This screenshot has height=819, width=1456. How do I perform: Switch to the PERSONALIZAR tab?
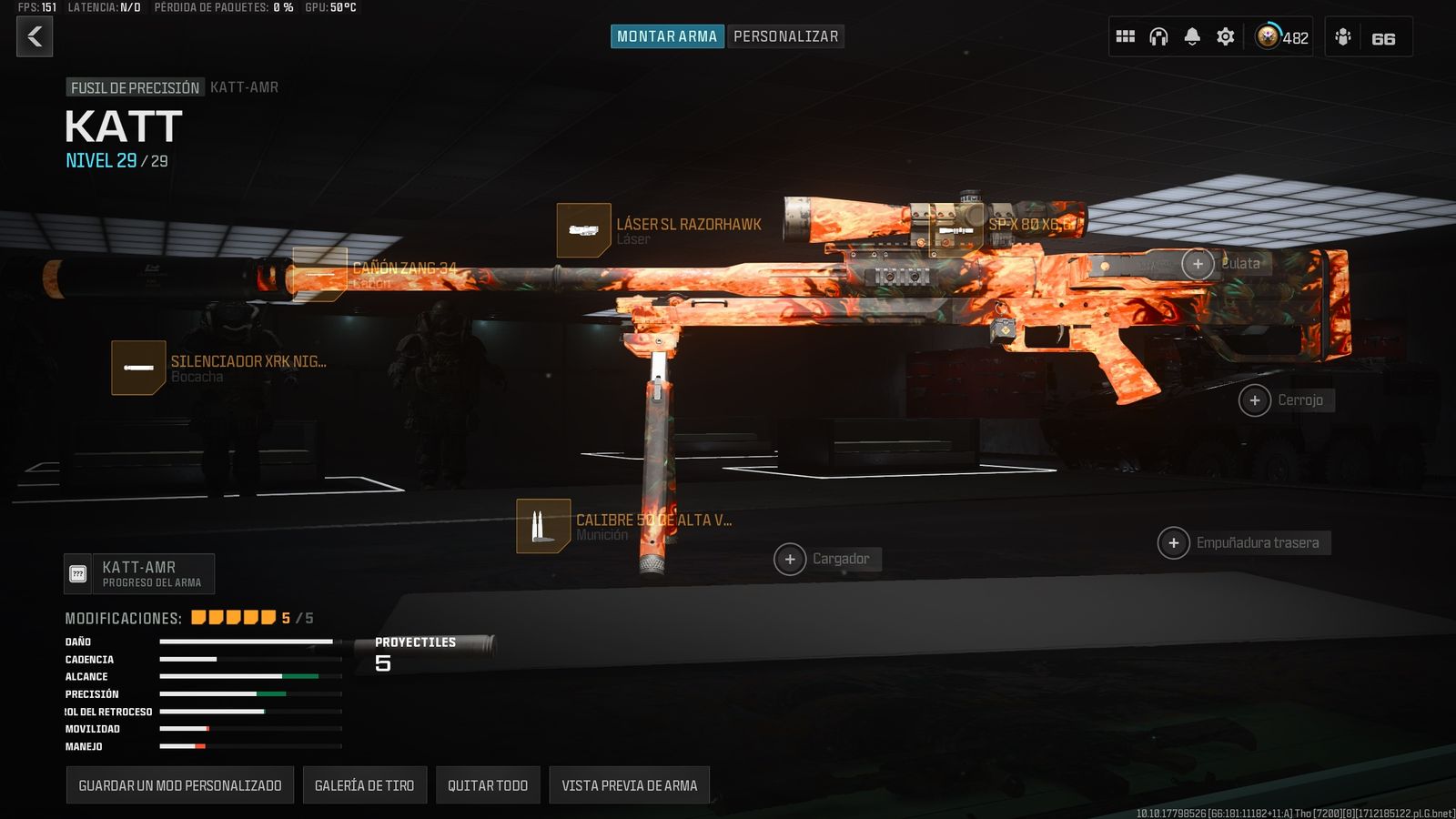785,36
